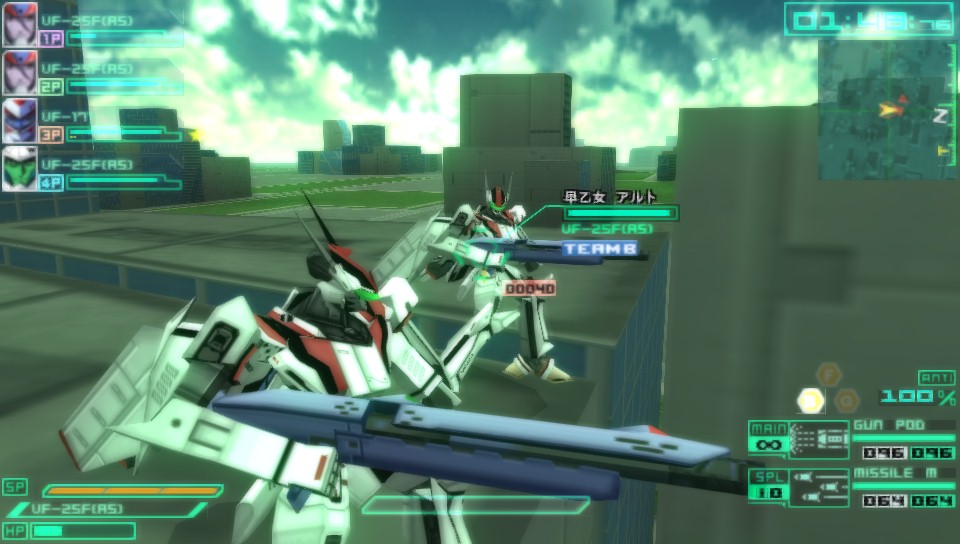Click the glowing B mode hexagon
The image size is (960, 544).
[810, 401]
